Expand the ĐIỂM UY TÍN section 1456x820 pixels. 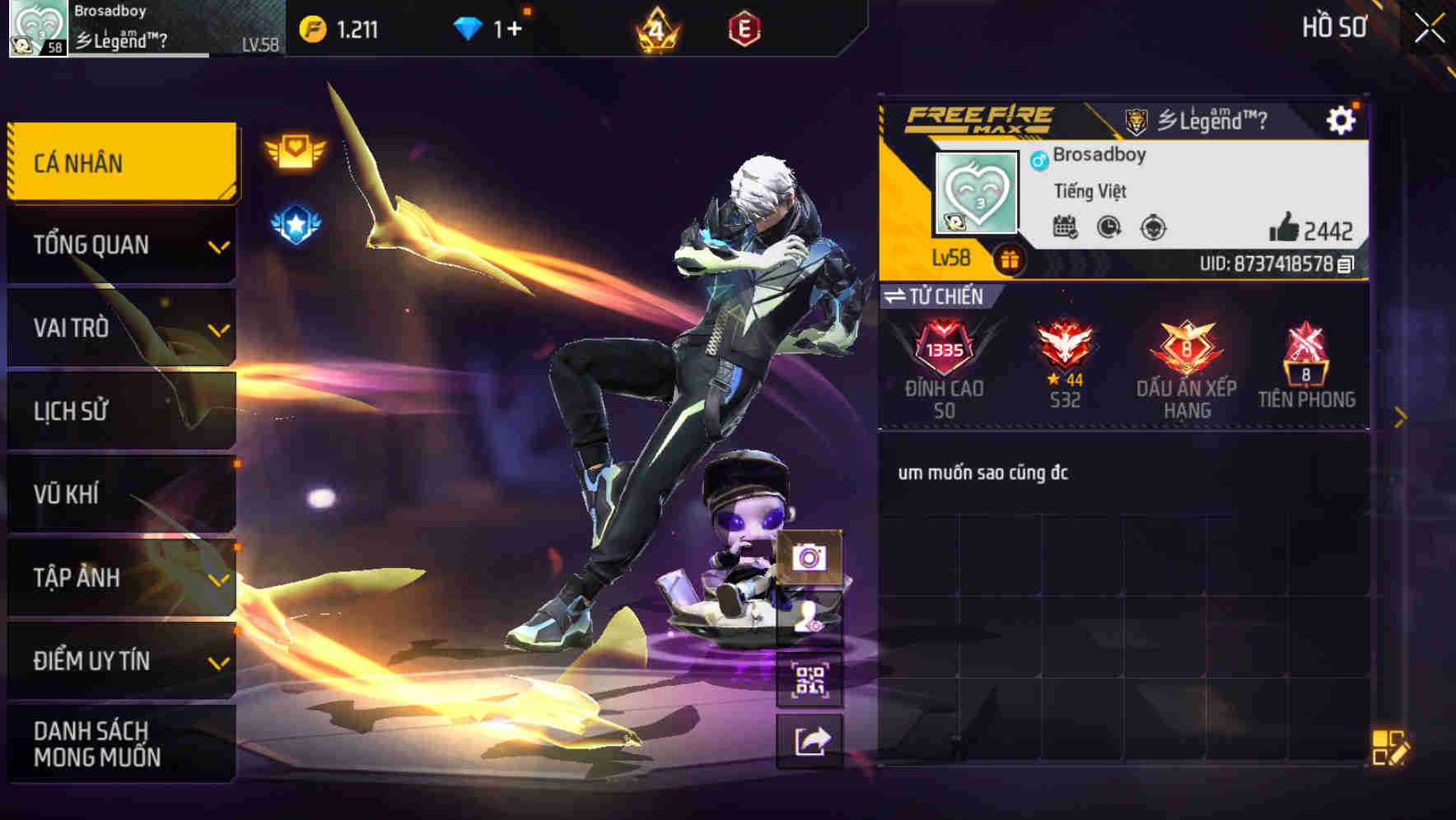[x=120, y=659]
